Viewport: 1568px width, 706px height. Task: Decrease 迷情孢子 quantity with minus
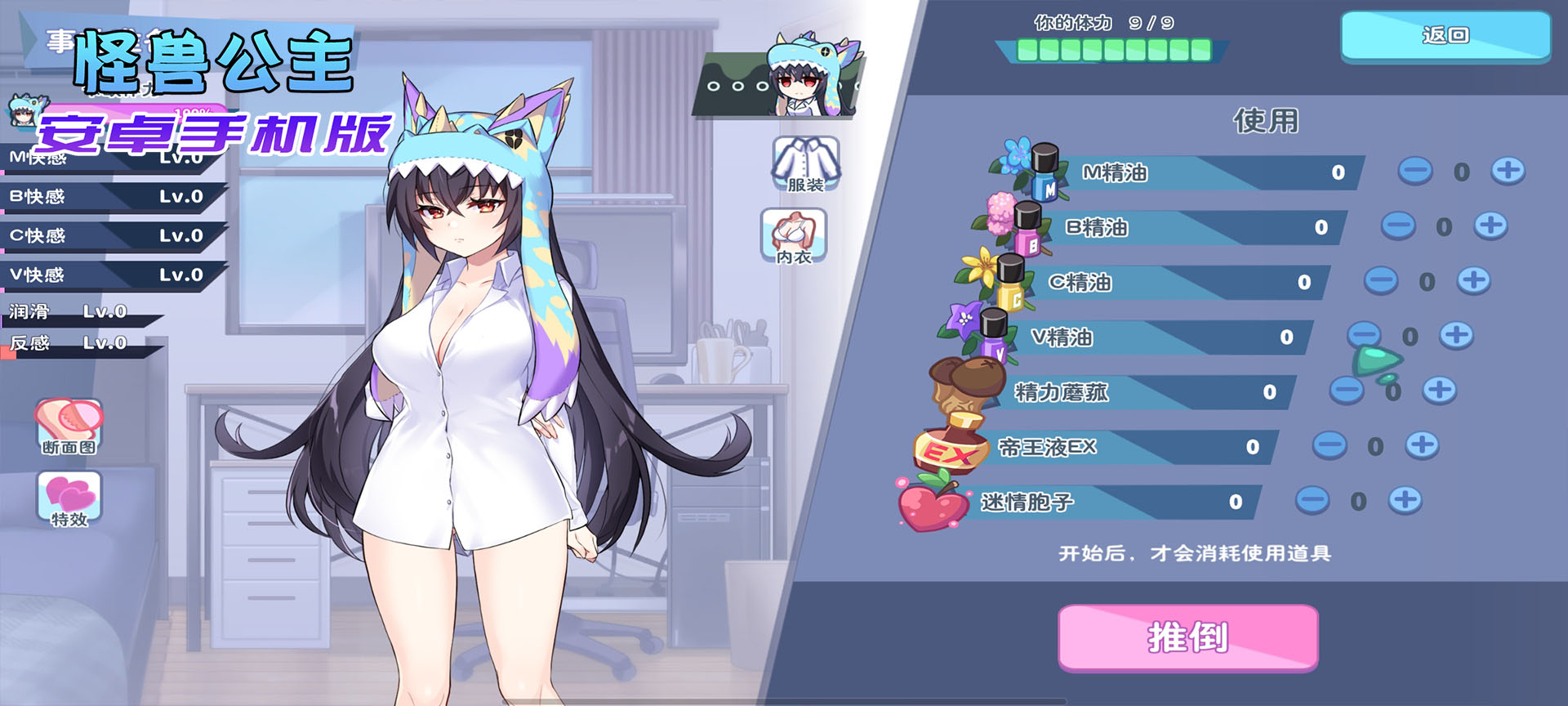1312,500
